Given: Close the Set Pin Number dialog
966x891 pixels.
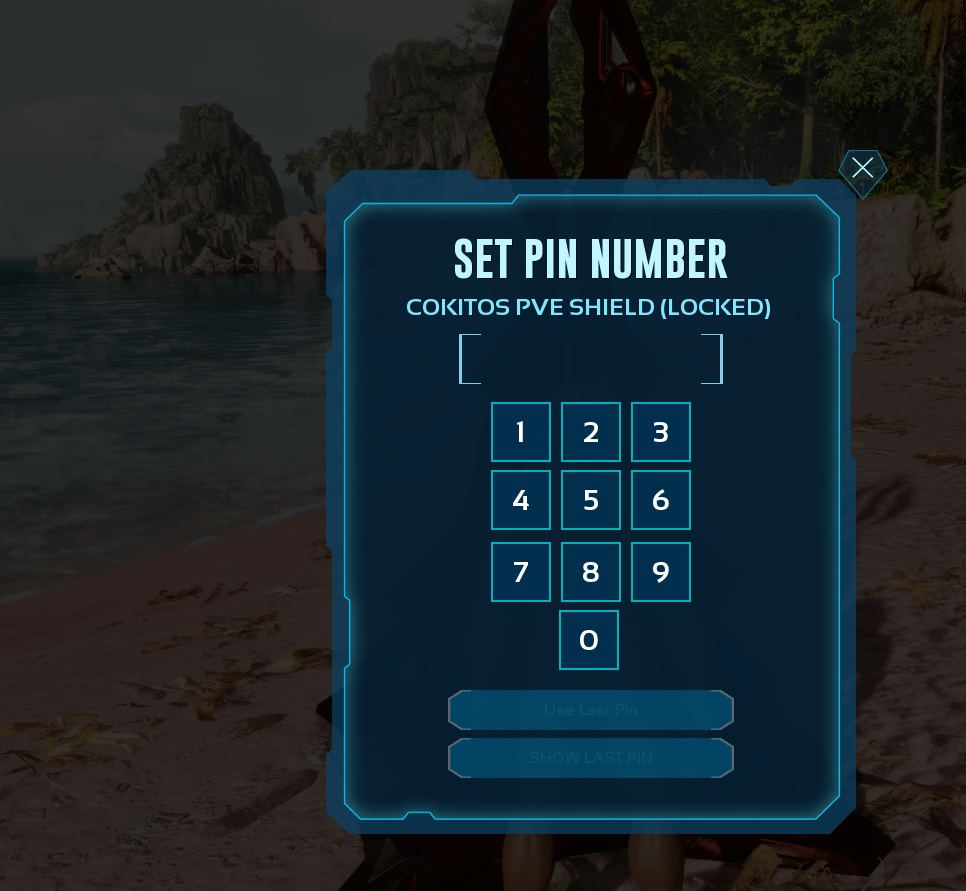Looking at the screenshot, I should coord(862,168).
